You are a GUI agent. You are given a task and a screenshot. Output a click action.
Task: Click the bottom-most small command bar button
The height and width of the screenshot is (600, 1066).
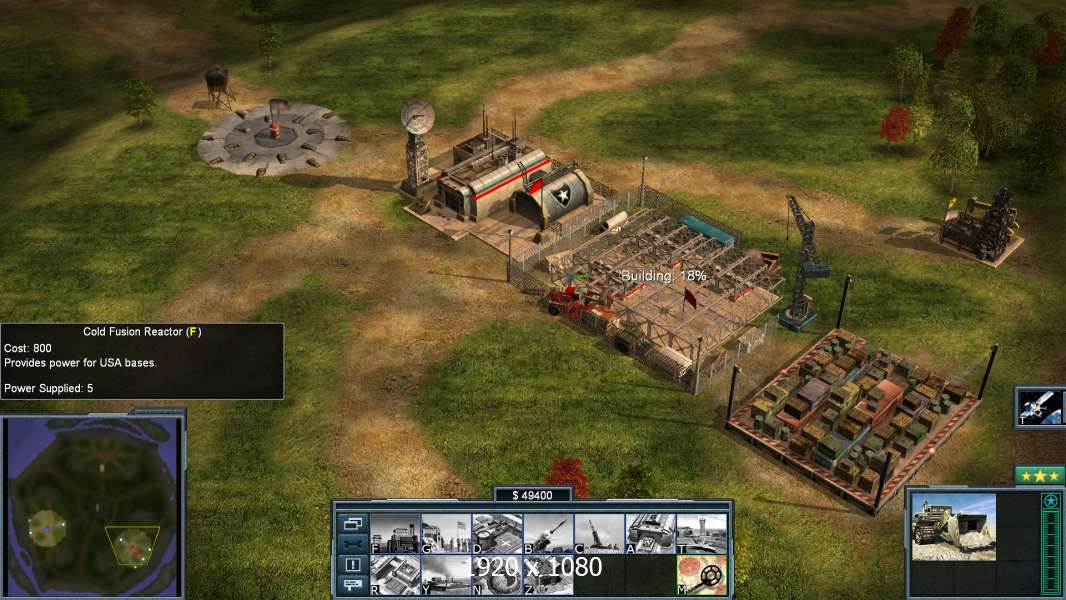[x=352, y=585]
